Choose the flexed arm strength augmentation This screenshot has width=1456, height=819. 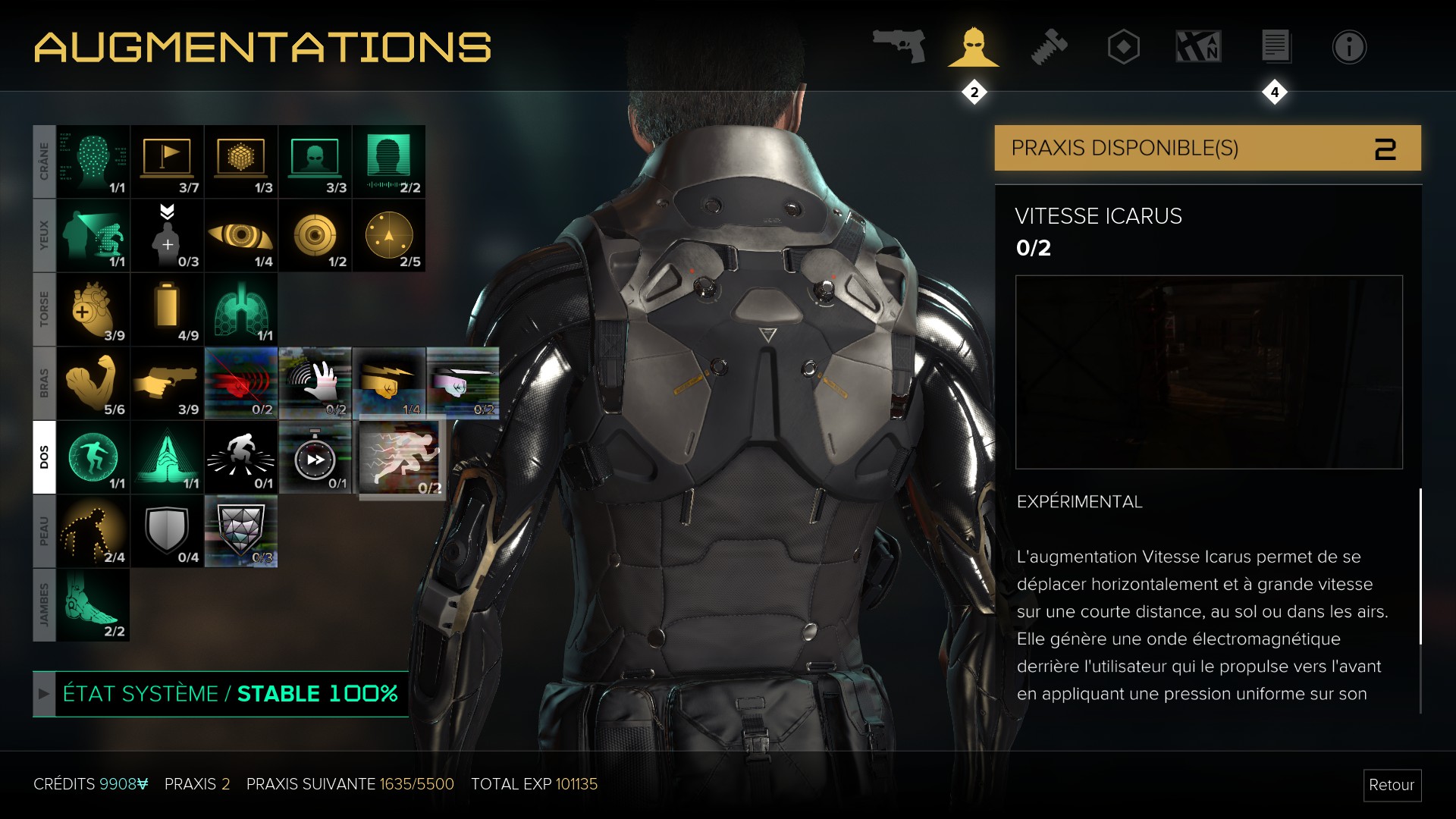pos(93,383)
